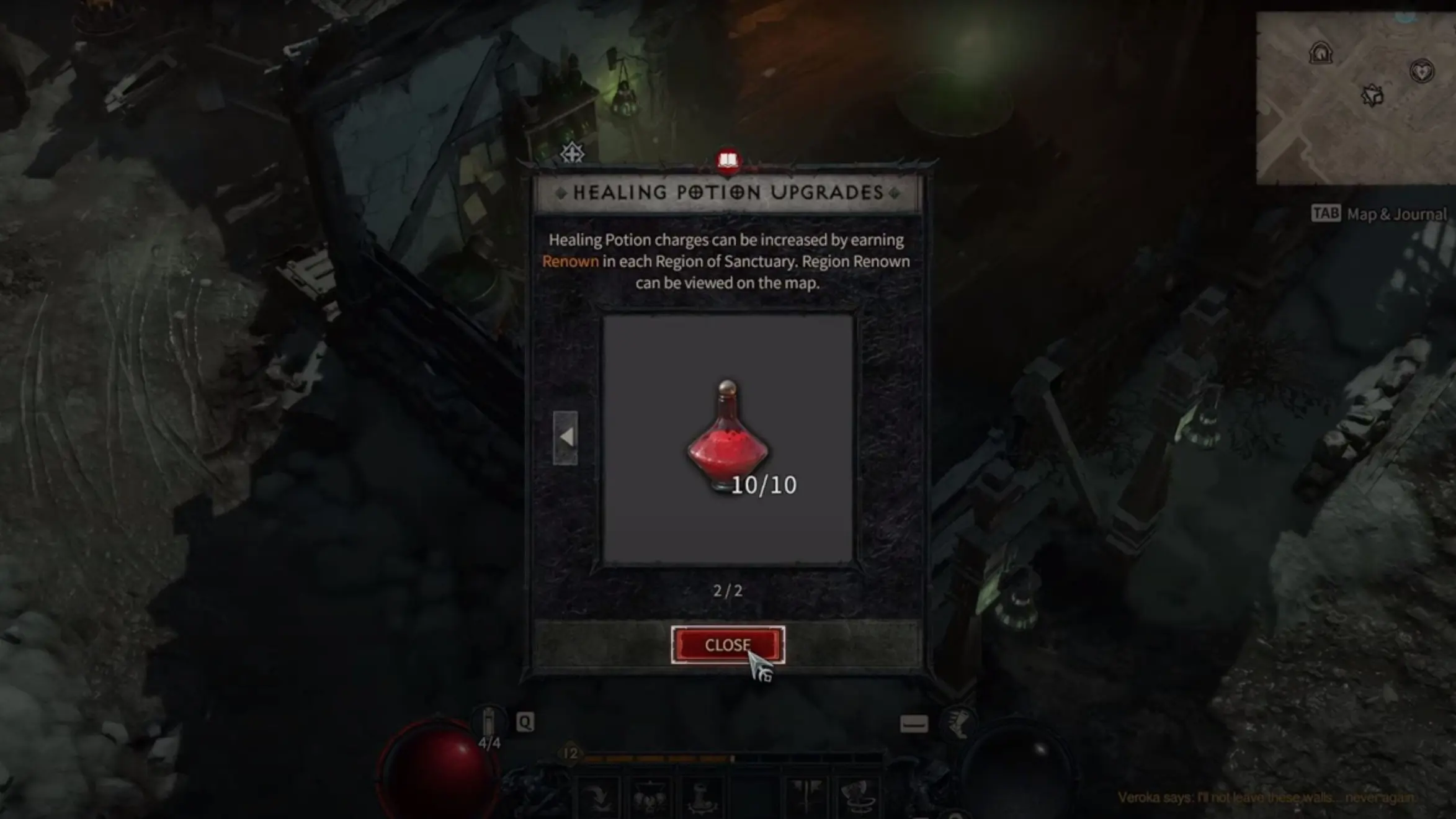
Task: Click the level 12 badge above the experience bar
Action: coord(571,753)
